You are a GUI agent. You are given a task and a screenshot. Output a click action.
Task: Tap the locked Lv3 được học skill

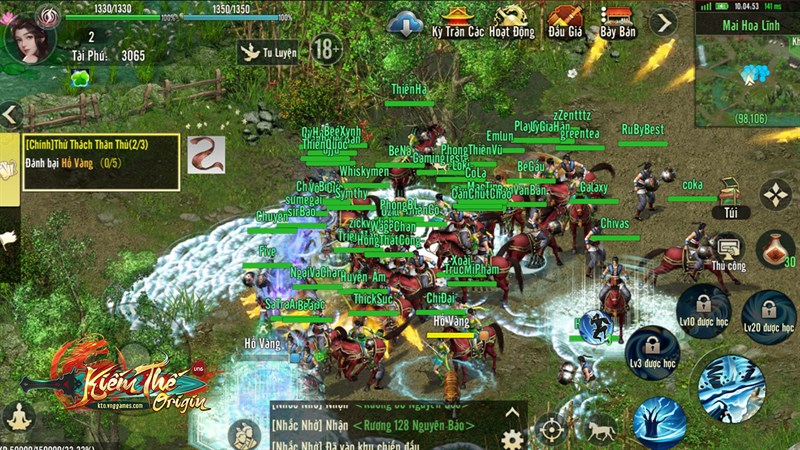651,351
